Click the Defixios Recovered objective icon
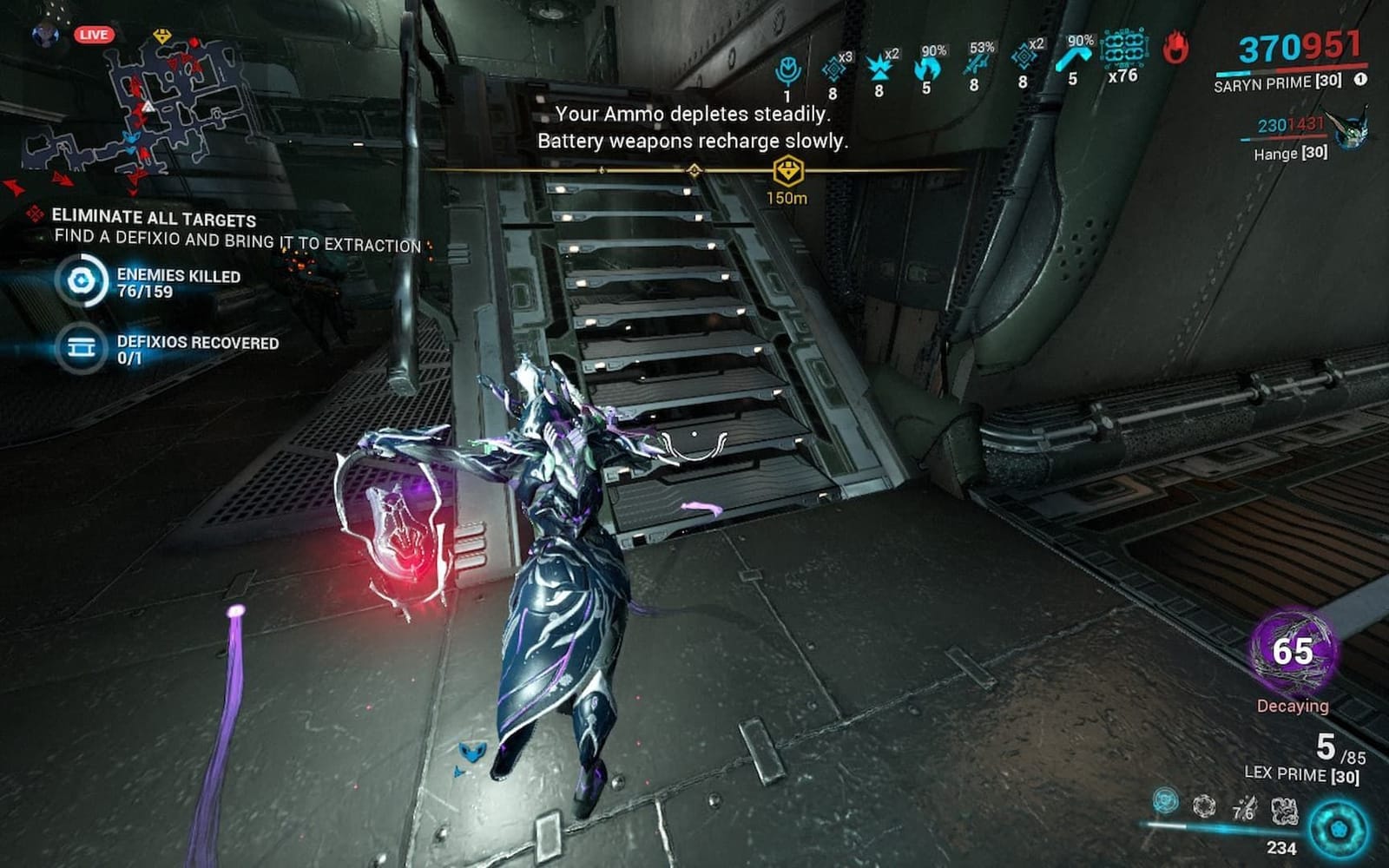This screenshot has width=1389, height=868. coord(82,345)
